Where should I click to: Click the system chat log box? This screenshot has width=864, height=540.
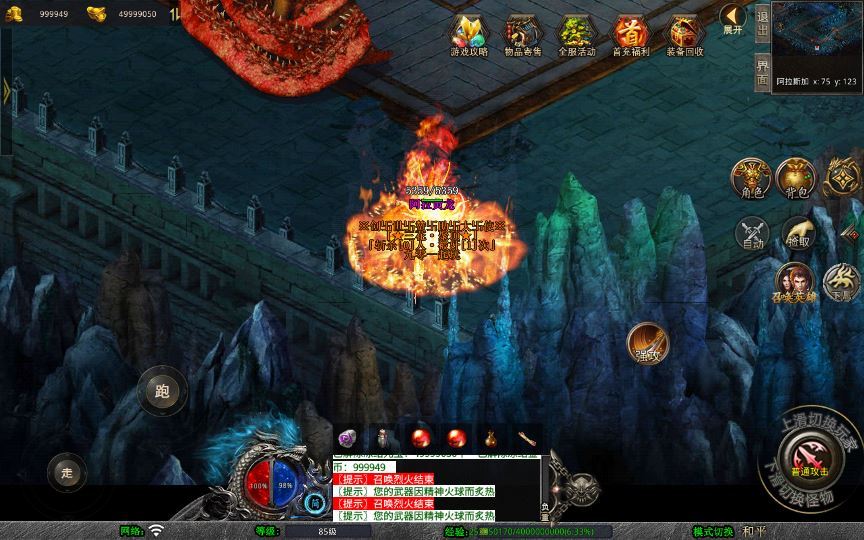click(434, 490)
